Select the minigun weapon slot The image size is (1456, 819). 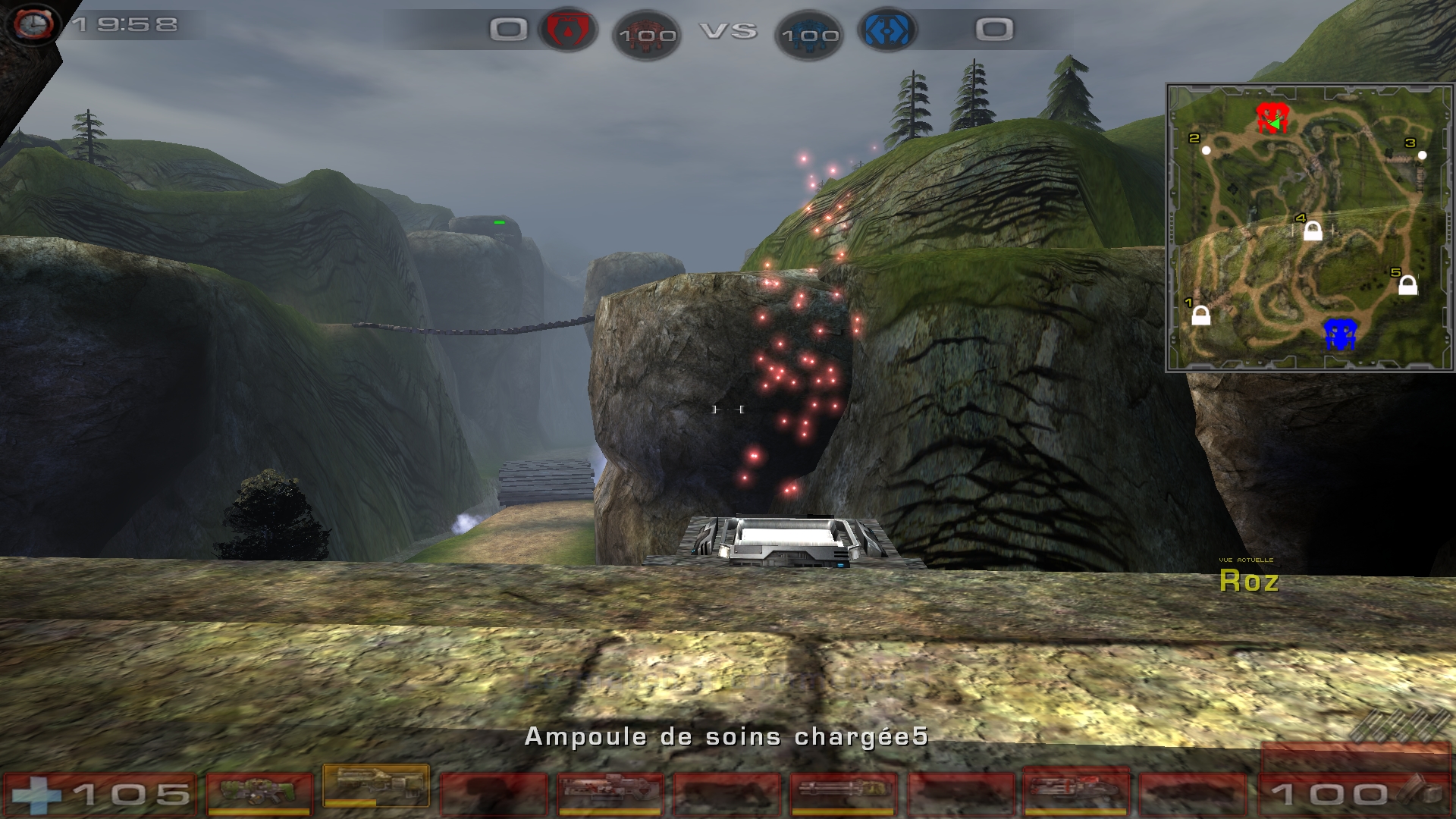point(843,793)
